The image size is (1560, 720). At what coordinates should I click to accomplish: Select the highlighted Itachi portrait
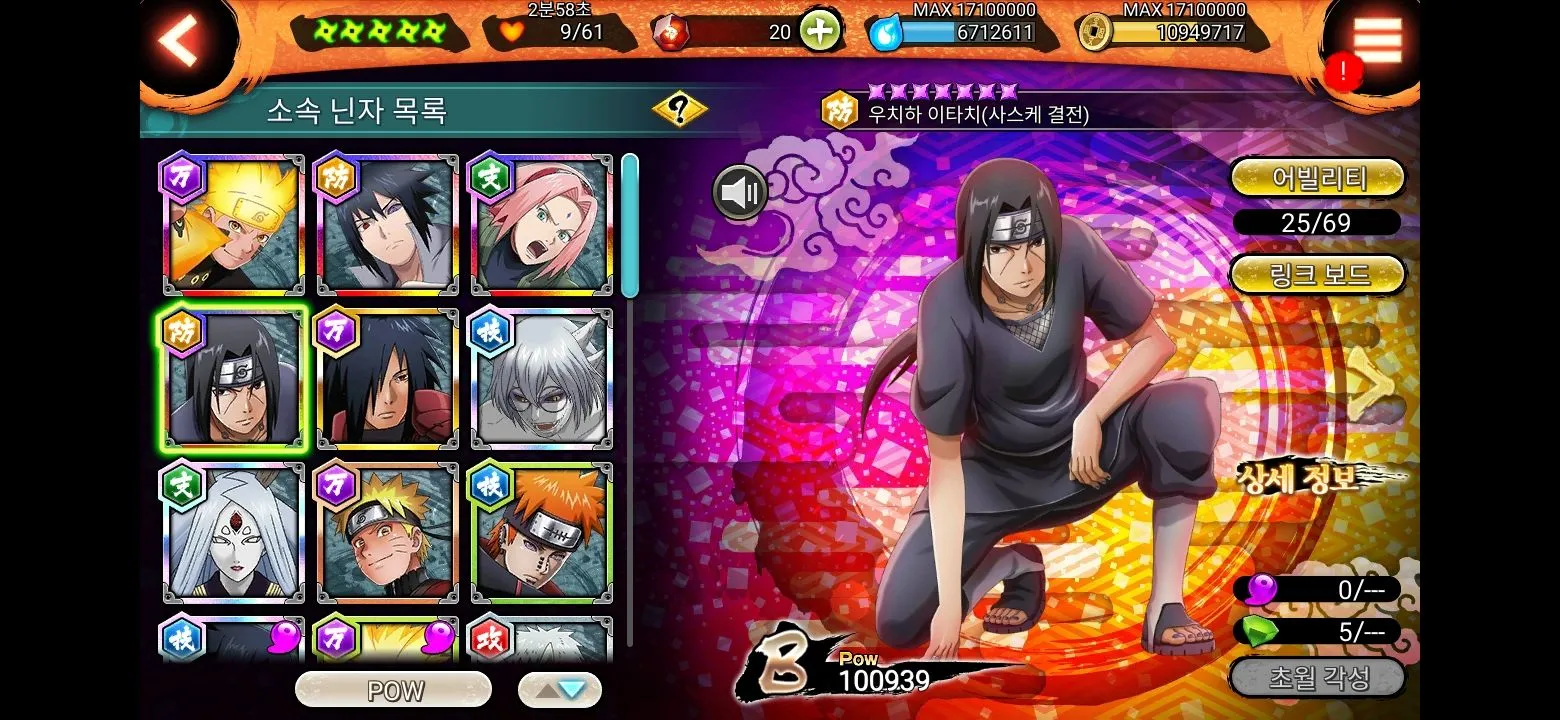234,379
